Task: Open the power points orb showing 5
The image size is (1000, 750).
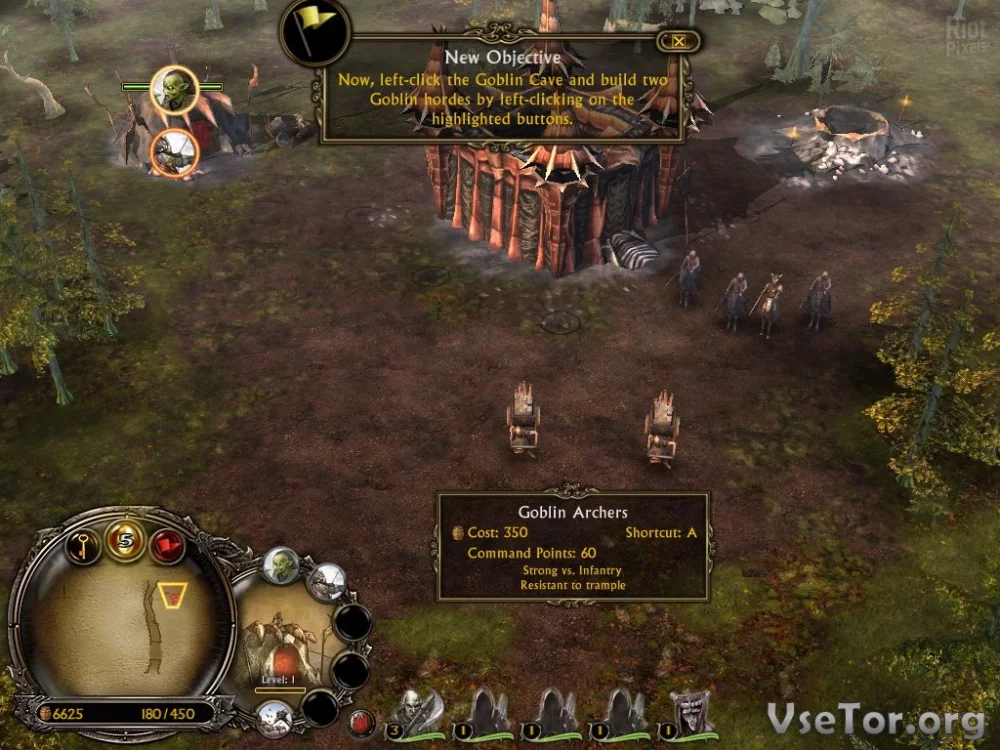Action: pos(125,541)
